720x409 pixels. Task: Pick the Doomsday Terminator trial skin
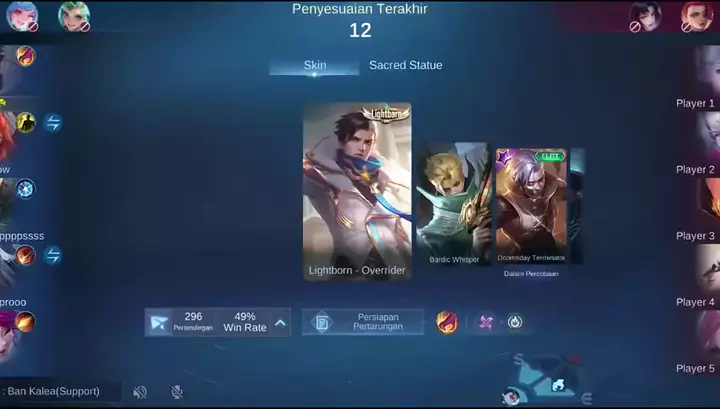pos(531,206)
